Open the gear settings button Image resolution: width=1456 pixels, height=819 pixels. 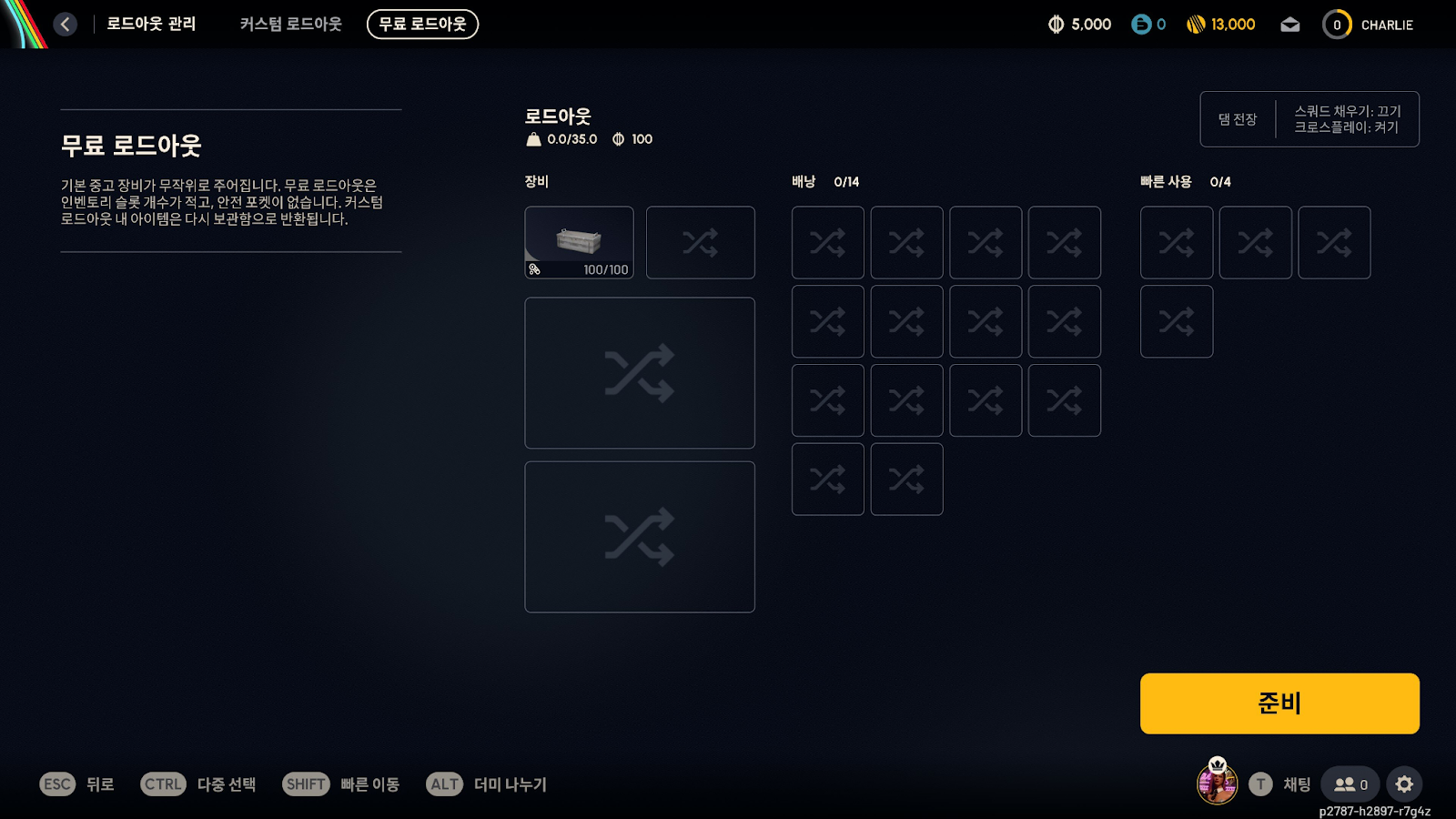tap(1404, 784)
